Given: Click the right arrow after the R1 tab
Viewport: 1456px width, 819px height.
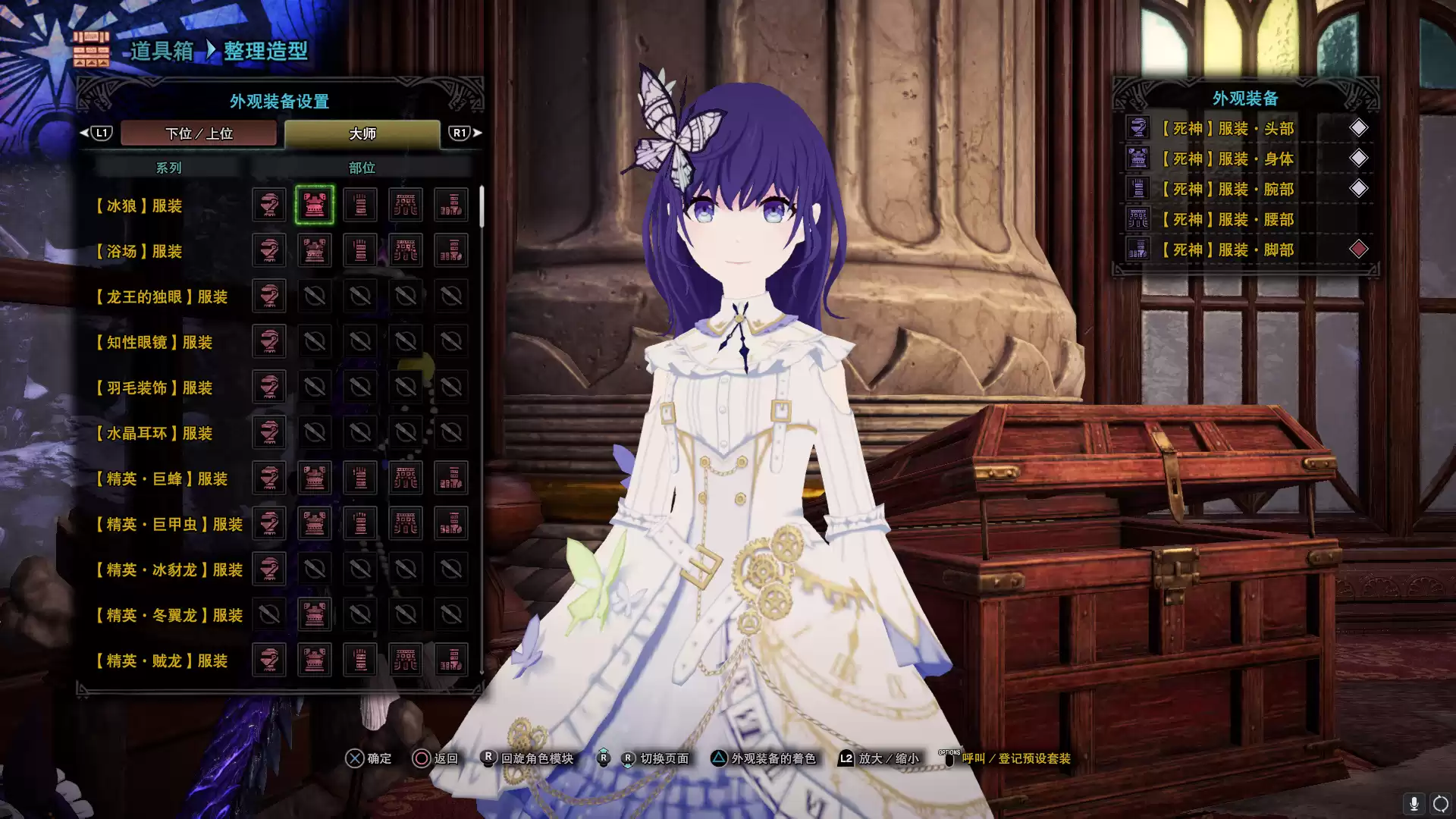Looking at the screenshot, I should [478, 132].
